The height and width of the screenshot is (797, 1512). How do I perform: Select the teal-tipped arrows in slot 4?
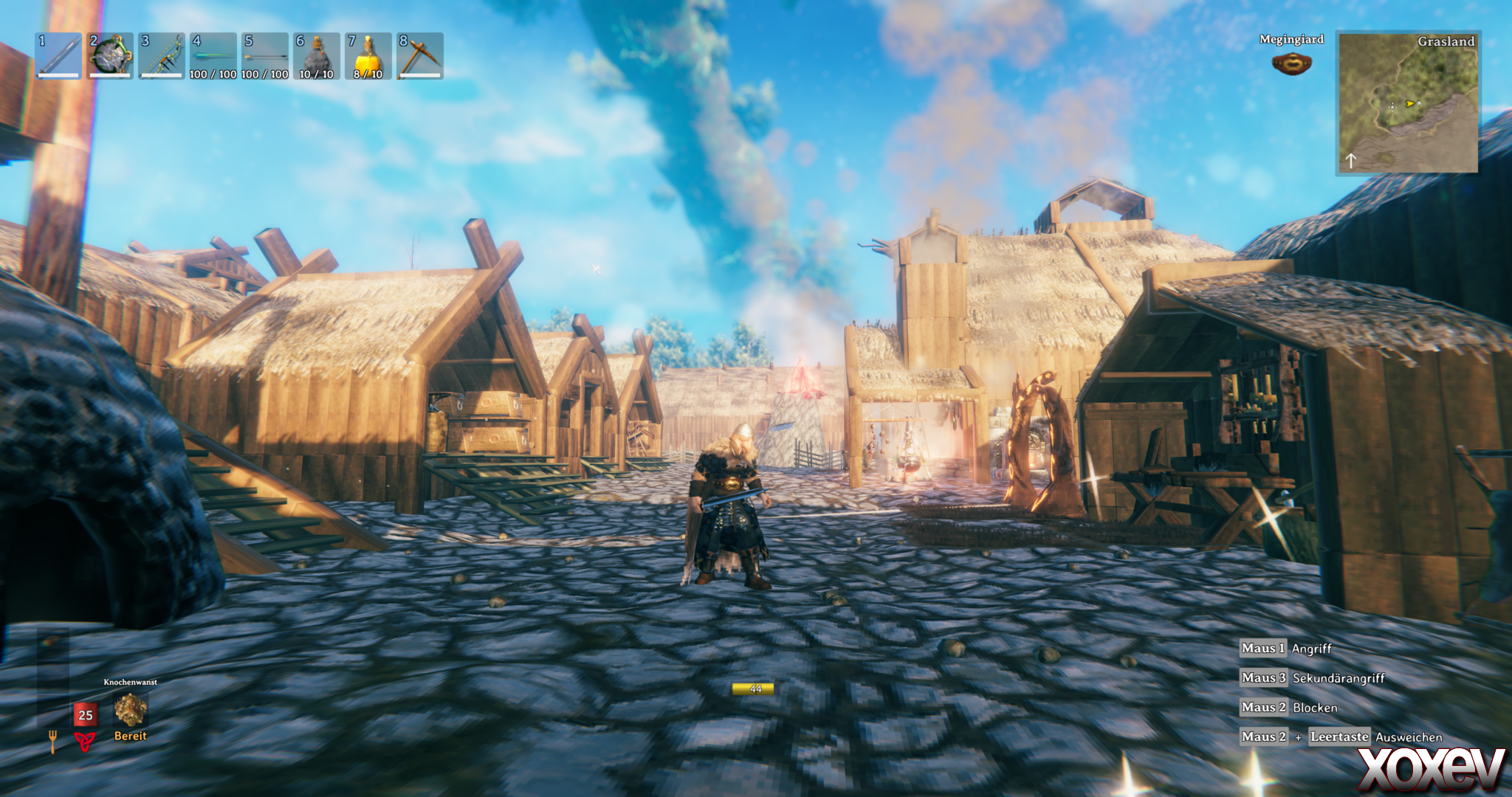tap(213, 56)
